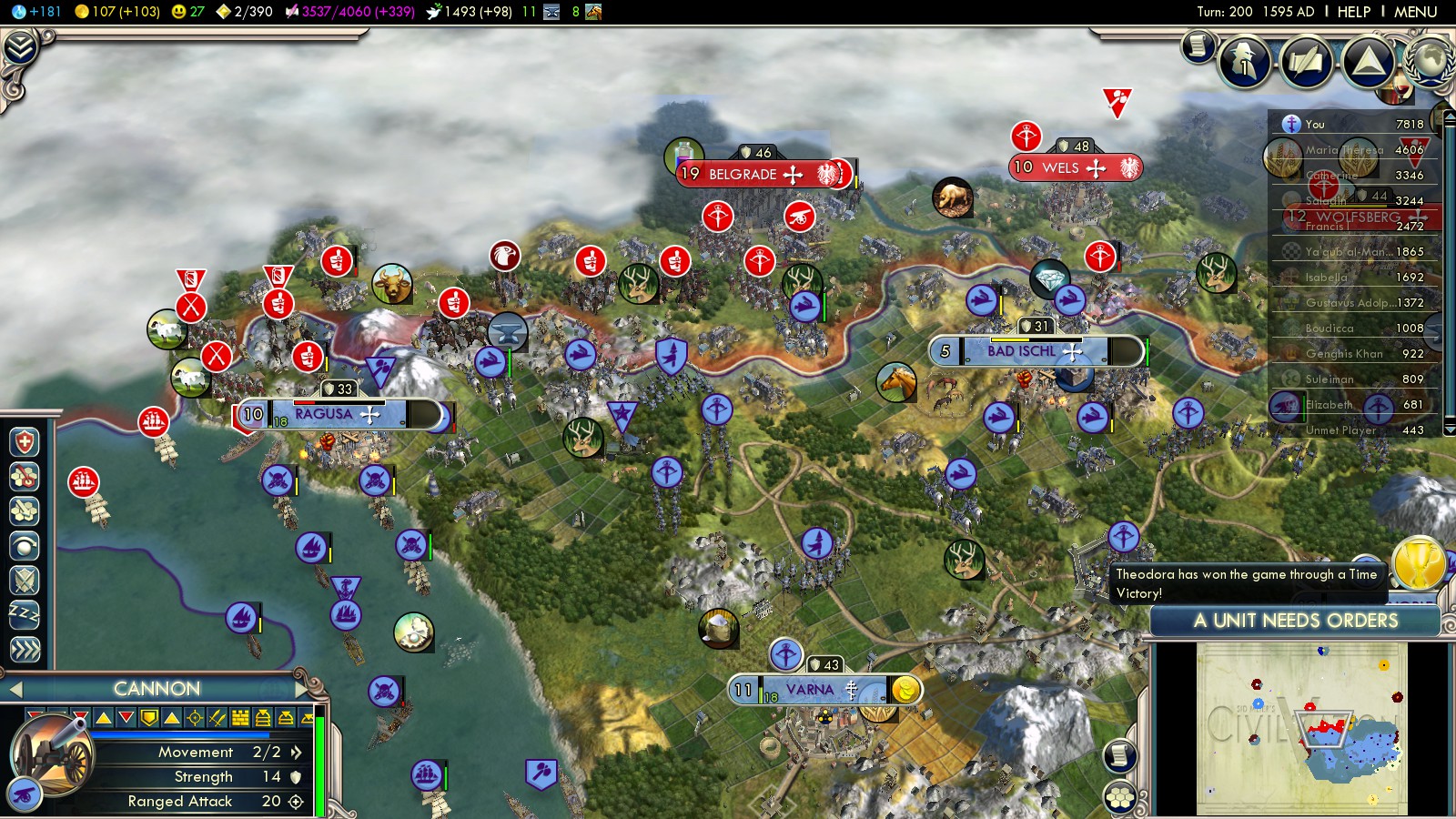
Task: Click the gold trophy victory notification
Action: pyautogui.click(x=1419, y=563)
